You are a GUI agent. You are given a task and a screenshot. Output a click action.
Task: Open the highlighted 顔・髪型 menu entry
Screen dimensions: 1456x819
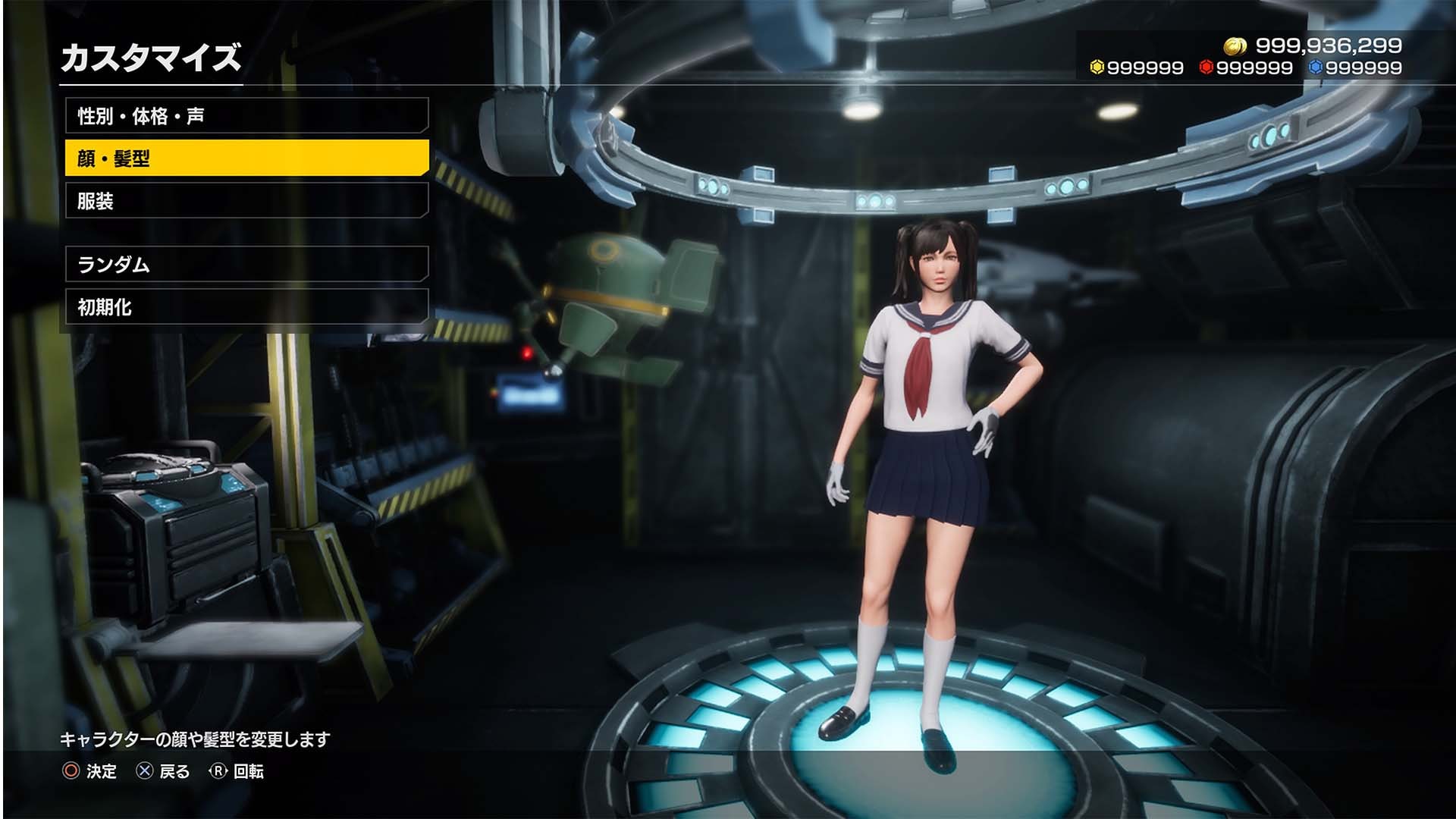coord(246,158)
